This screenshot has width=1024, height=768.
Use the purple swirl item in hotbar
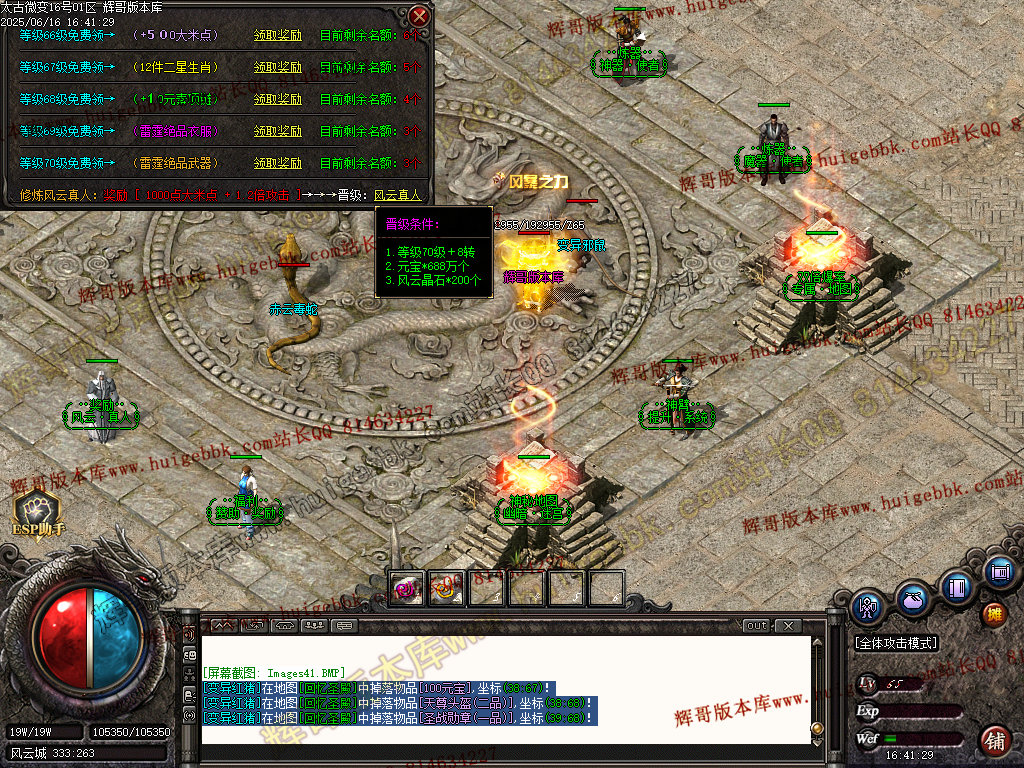[407, 588]
